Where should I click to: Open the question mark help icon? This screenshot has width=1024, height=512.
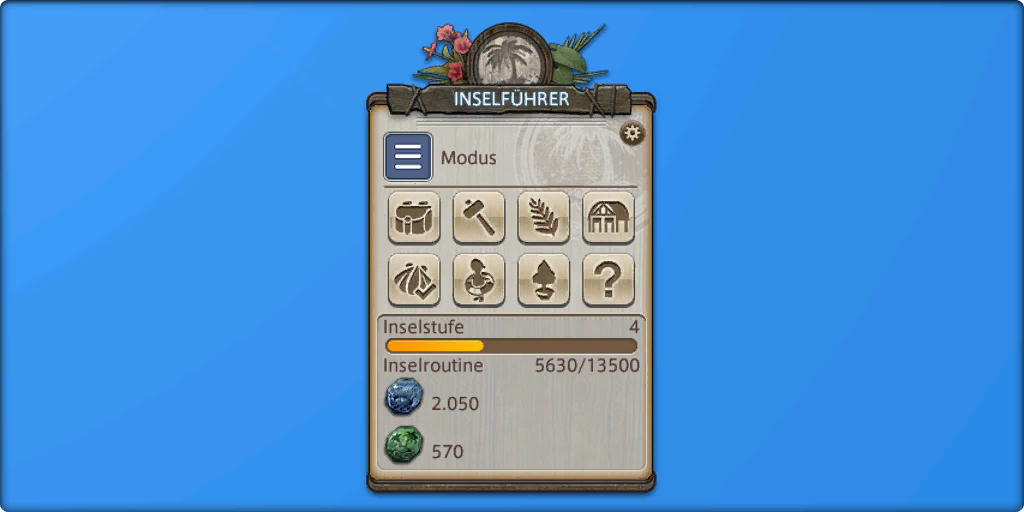[x=608, y=280]
